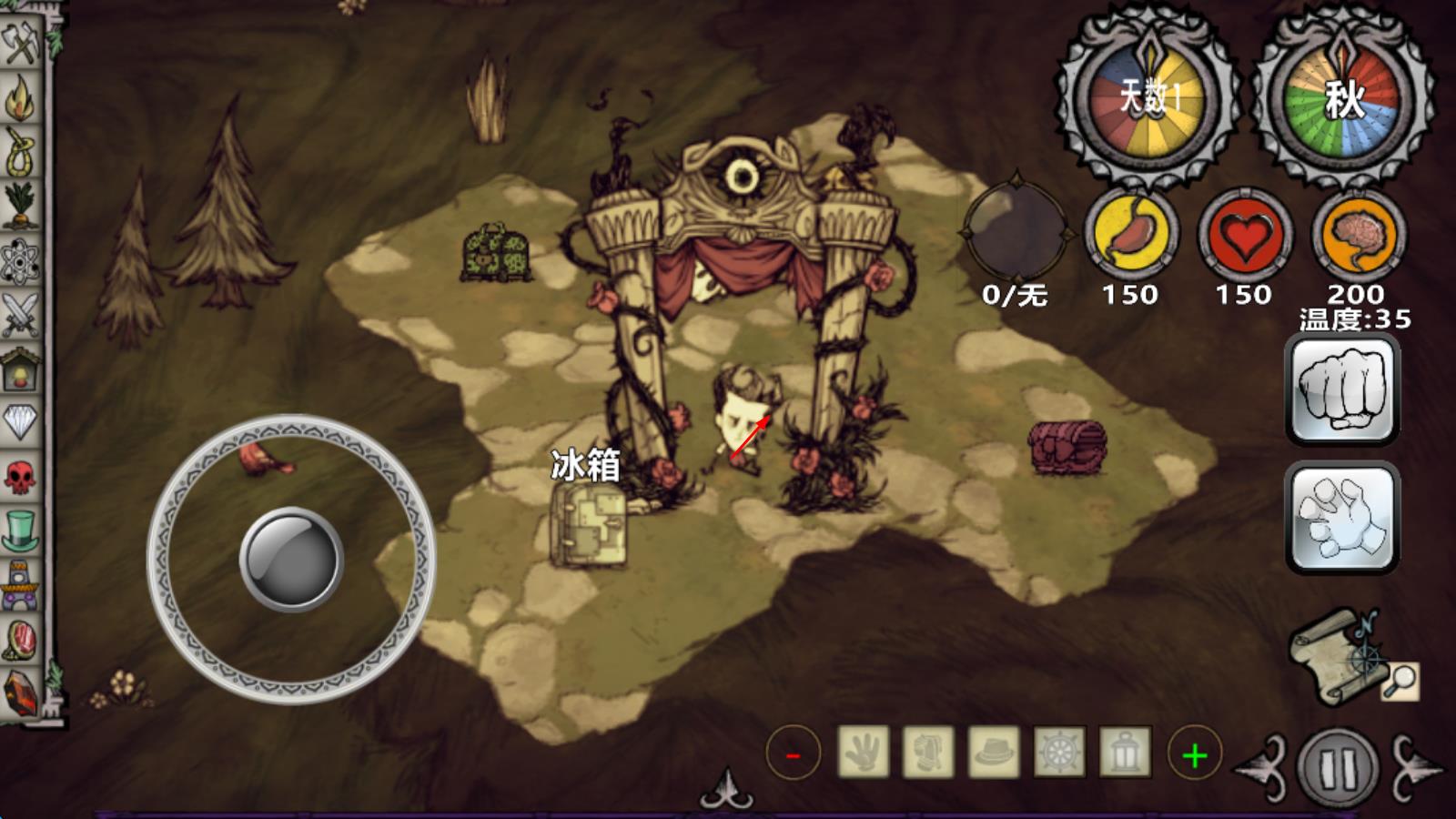
Task: Select the rope trap survival tab
Action: (20, 152)
